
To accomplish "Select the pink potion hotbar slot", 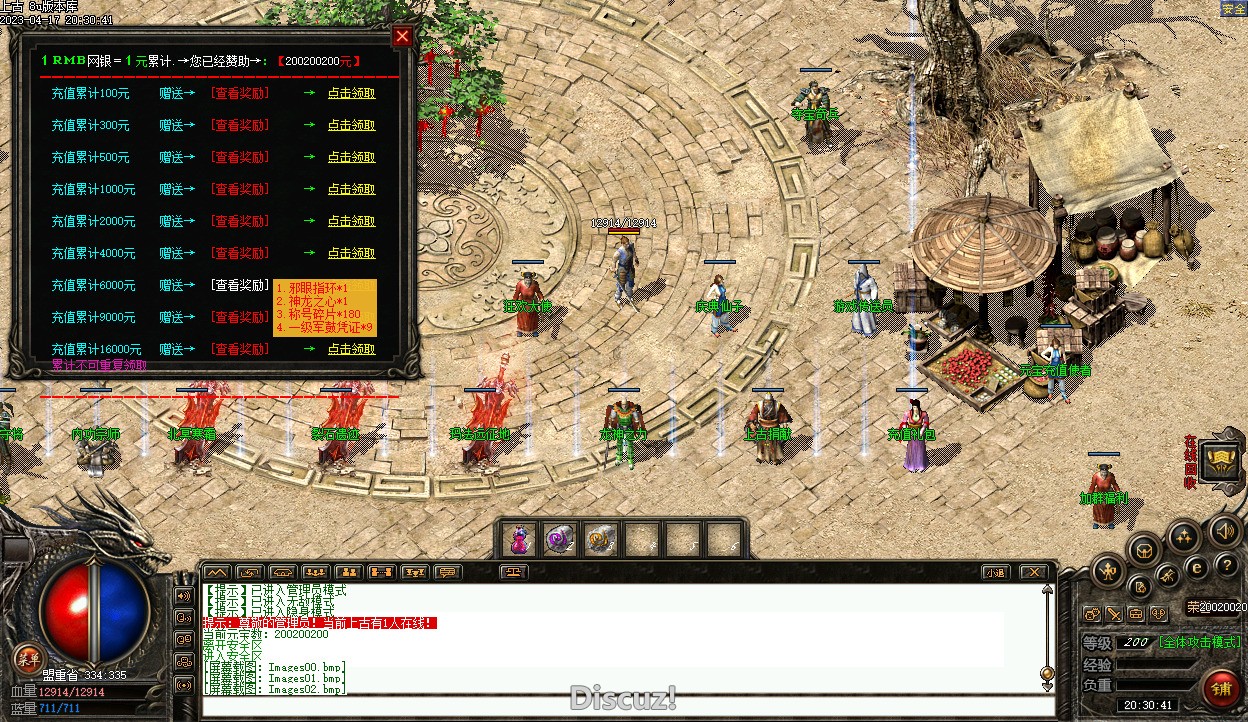I will 518,540.
